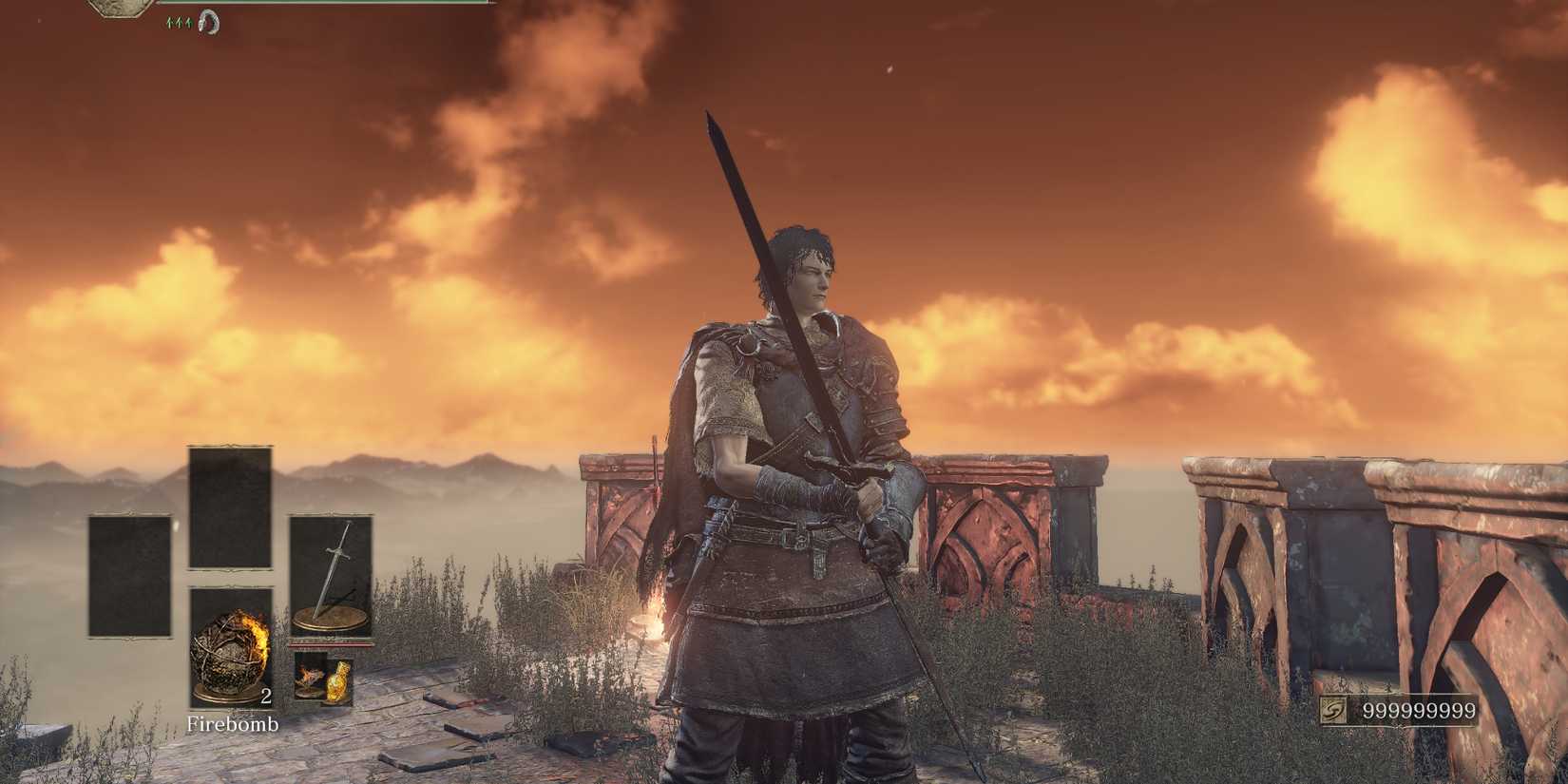Click the ring-shaped status buff icon
Image resolution: width=1568 pixels, height=784 pixels.
[x=209, y=21]
